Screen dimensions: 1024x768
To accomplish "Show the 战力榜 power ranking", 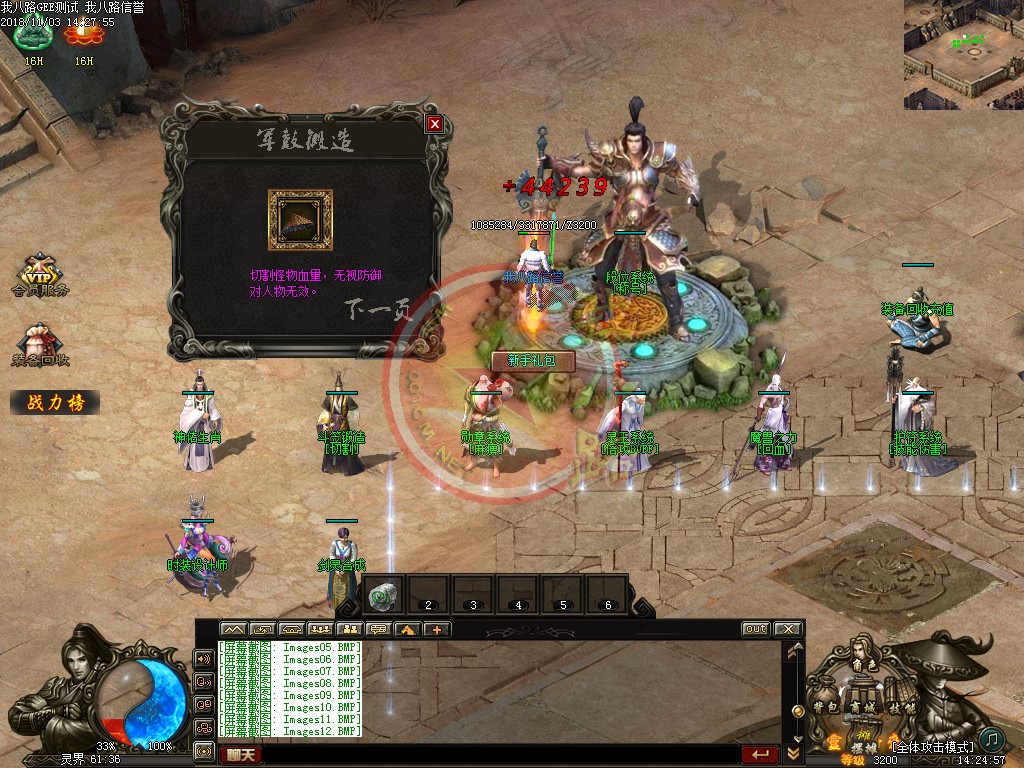I will tap(55, 403).
